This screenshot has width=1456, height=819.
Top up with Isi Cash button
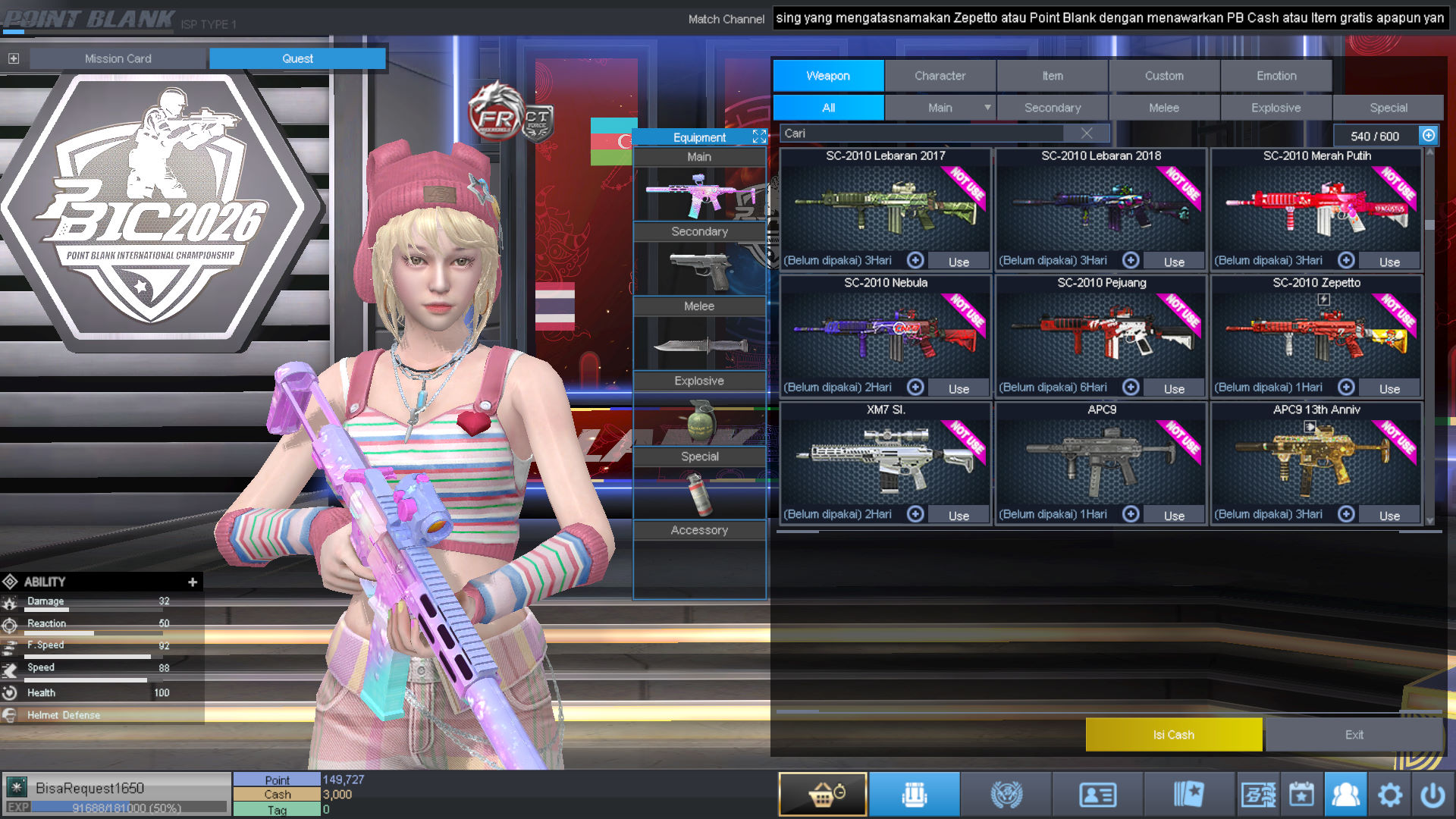(1173, 735)
